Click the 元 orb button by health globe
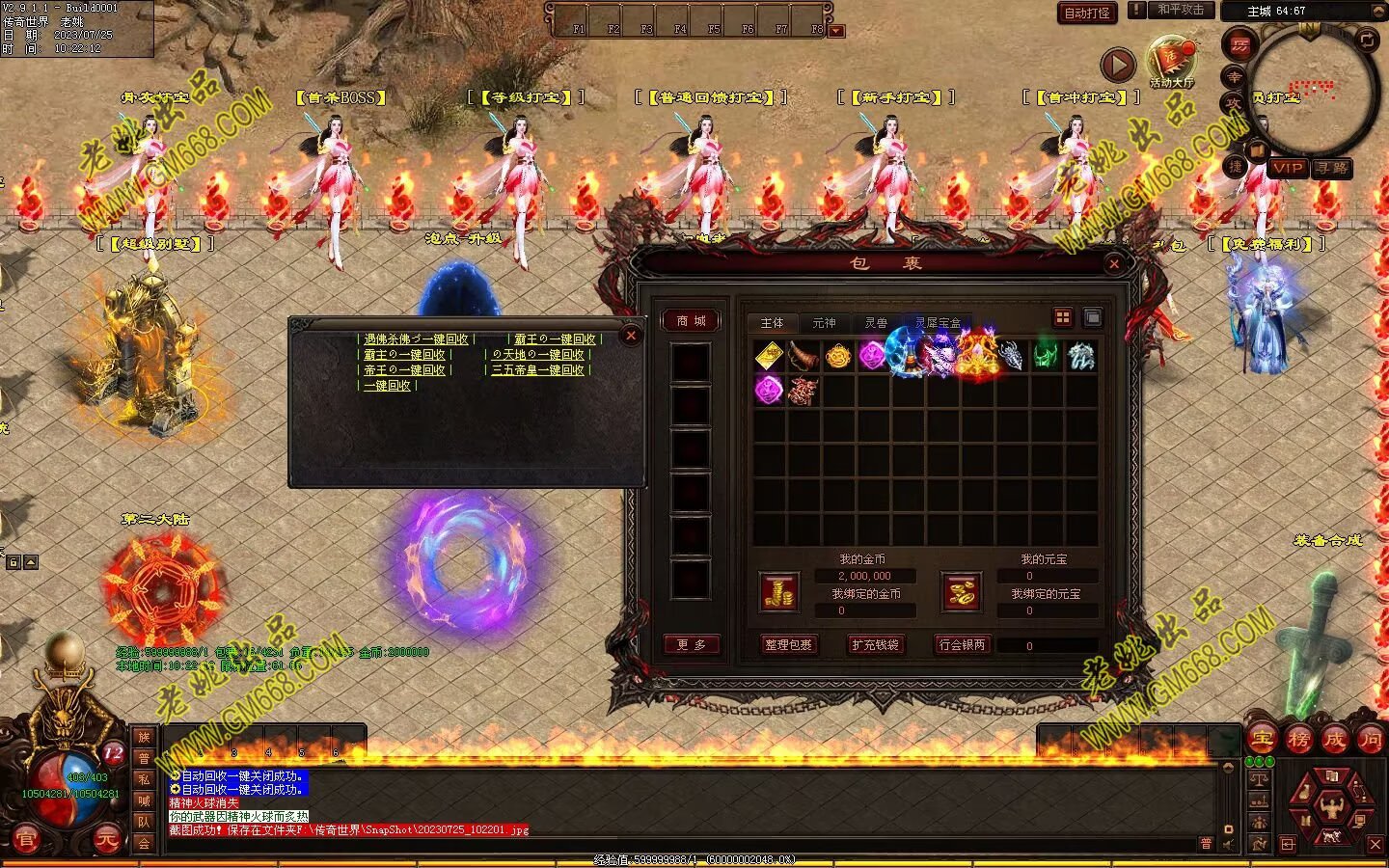The width and height of the screenshot is (1389, 868). (x=106, y=840)
